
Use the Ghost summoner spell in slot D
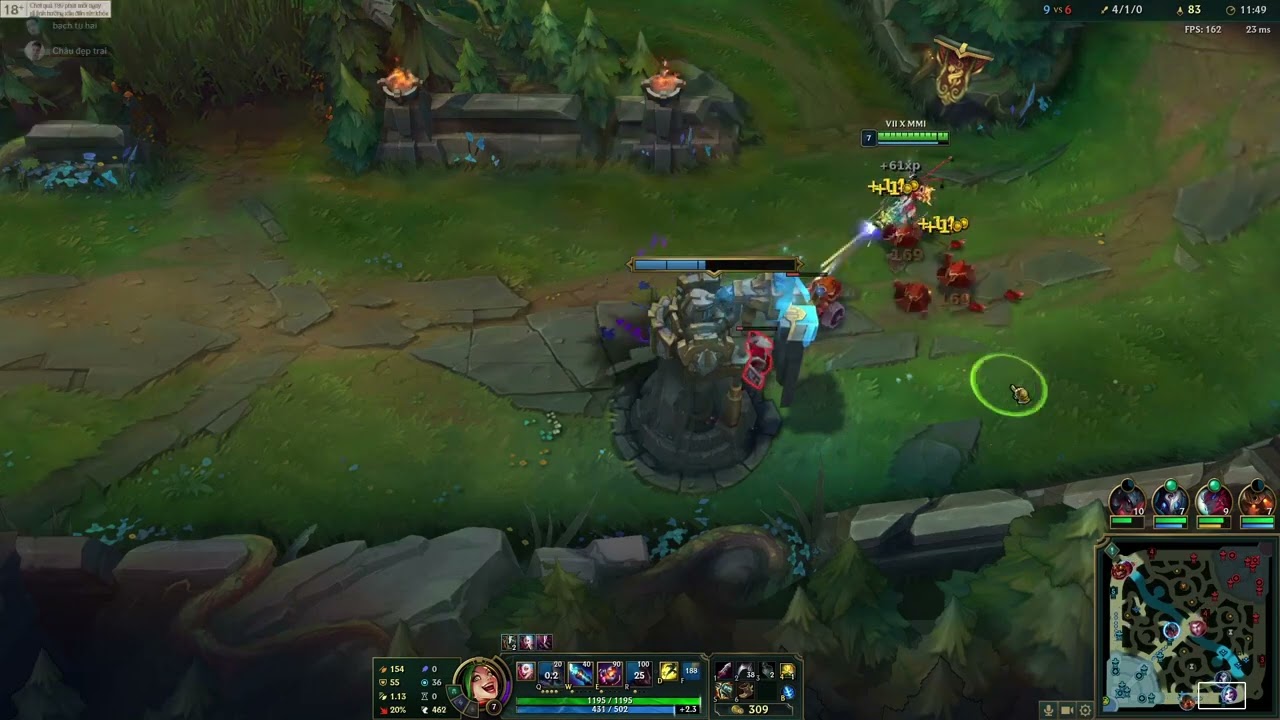[667, 671]
